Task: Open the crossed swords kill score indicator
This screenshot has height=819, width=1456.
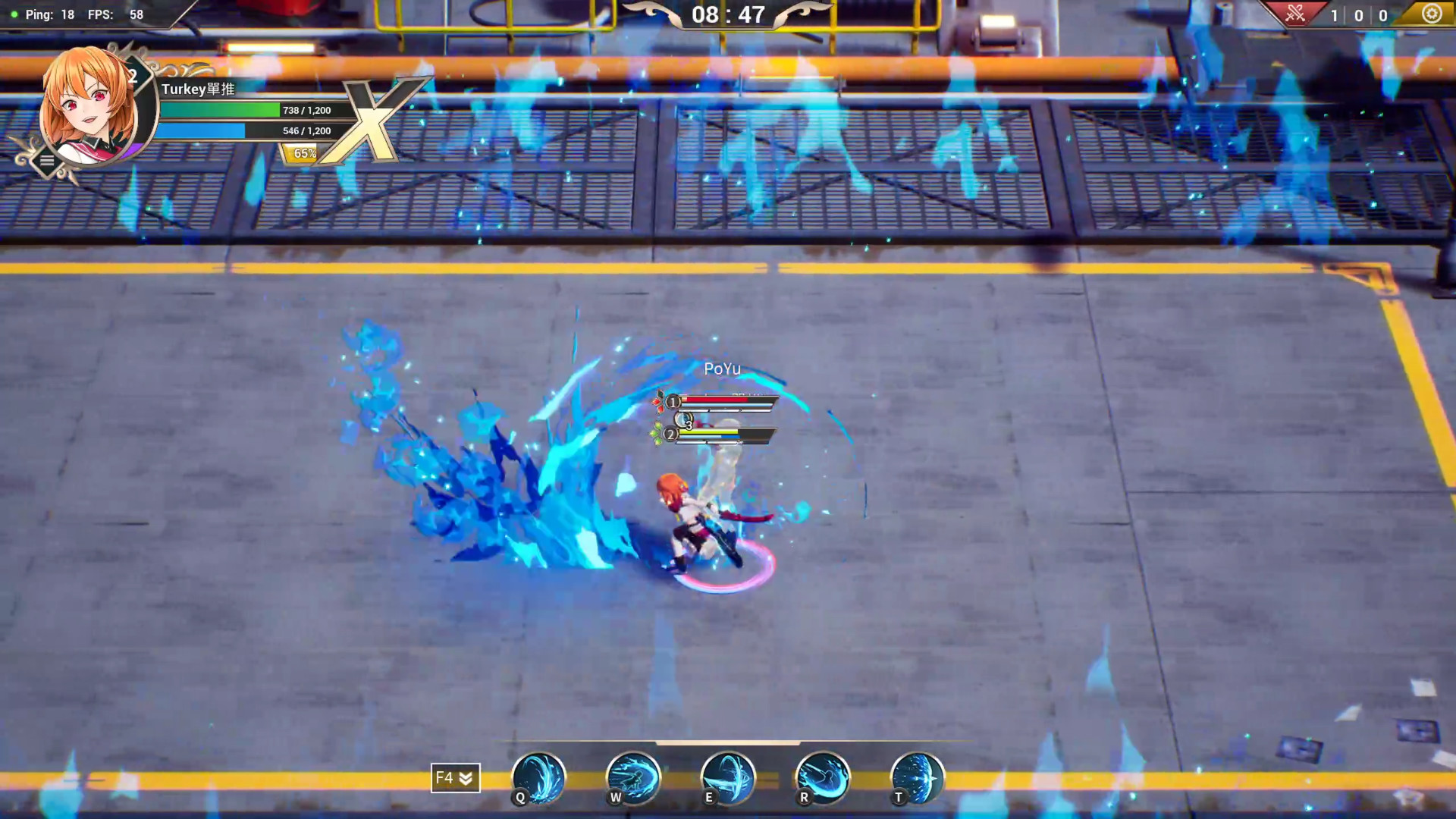Action: point(1297,14)
